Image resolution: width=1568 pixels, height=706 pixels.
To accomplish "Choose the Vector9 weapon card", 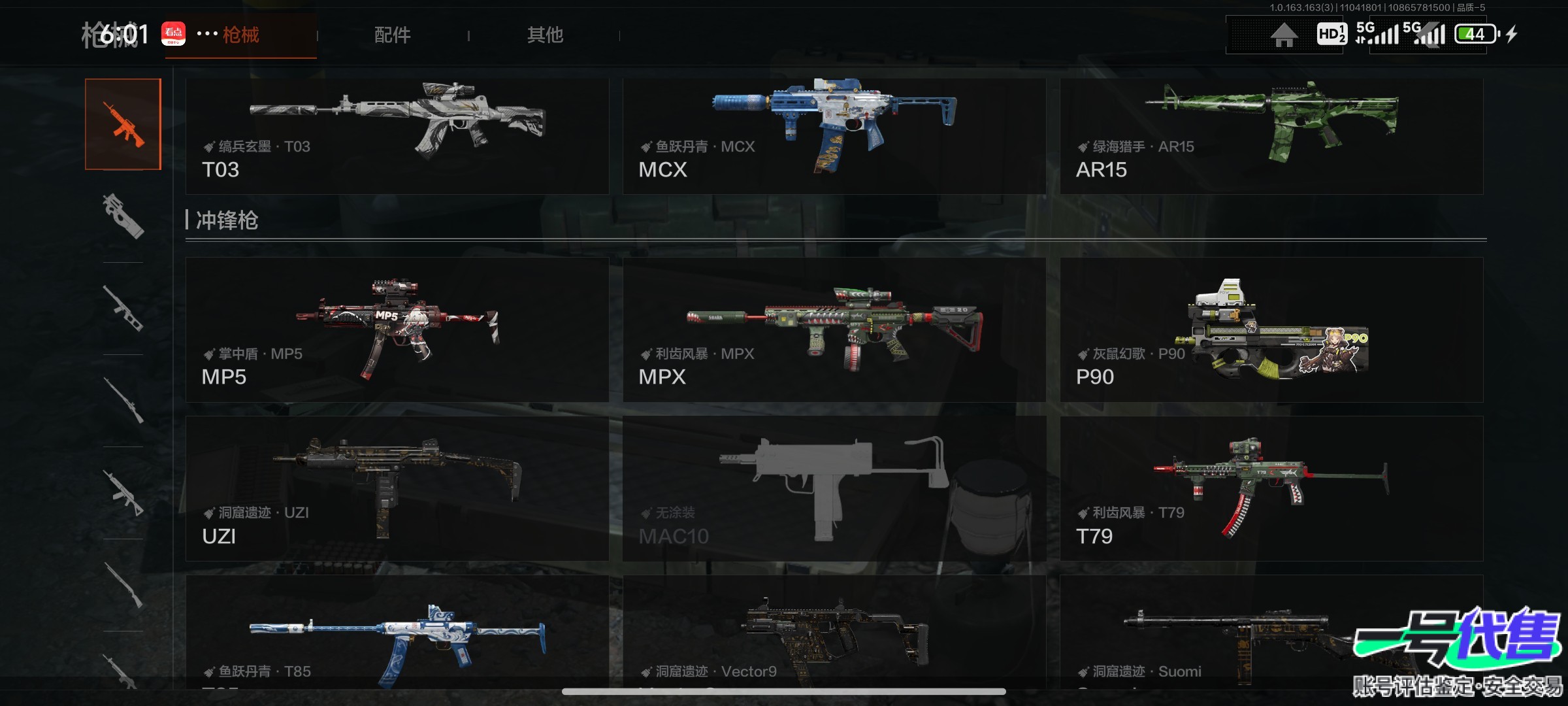I will (x=834, y=632).
